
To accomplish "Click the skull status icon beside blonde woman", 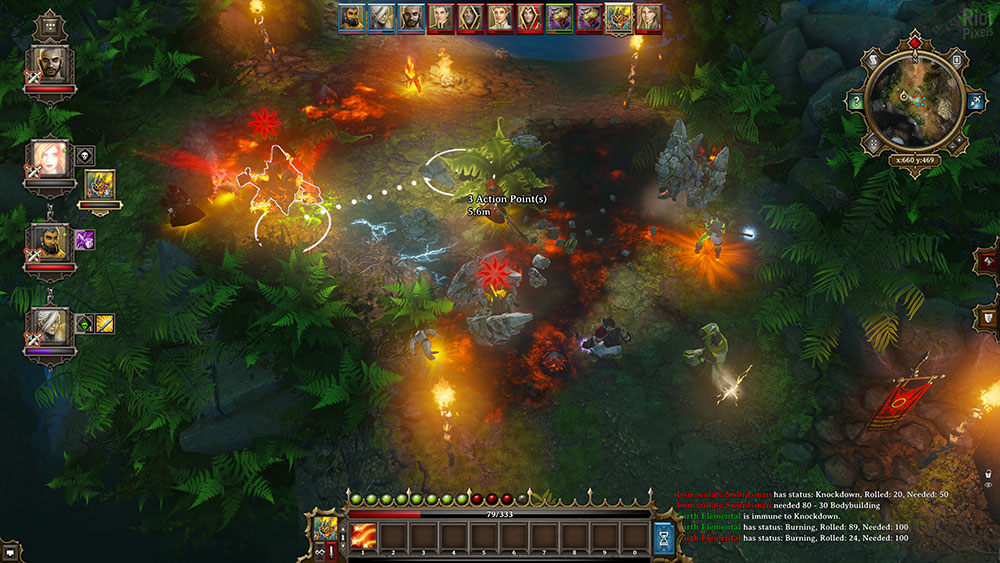I will [x=85, y=155].
